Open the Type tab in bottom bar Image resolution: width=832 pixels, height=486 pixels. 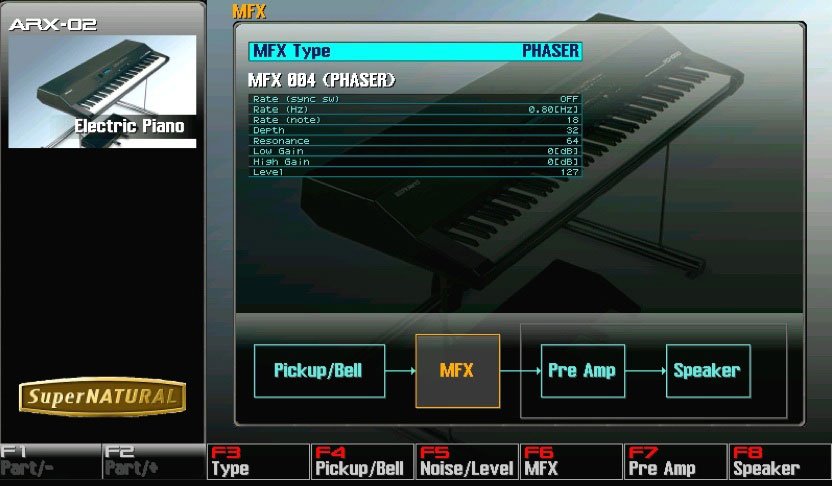point(258,463)
